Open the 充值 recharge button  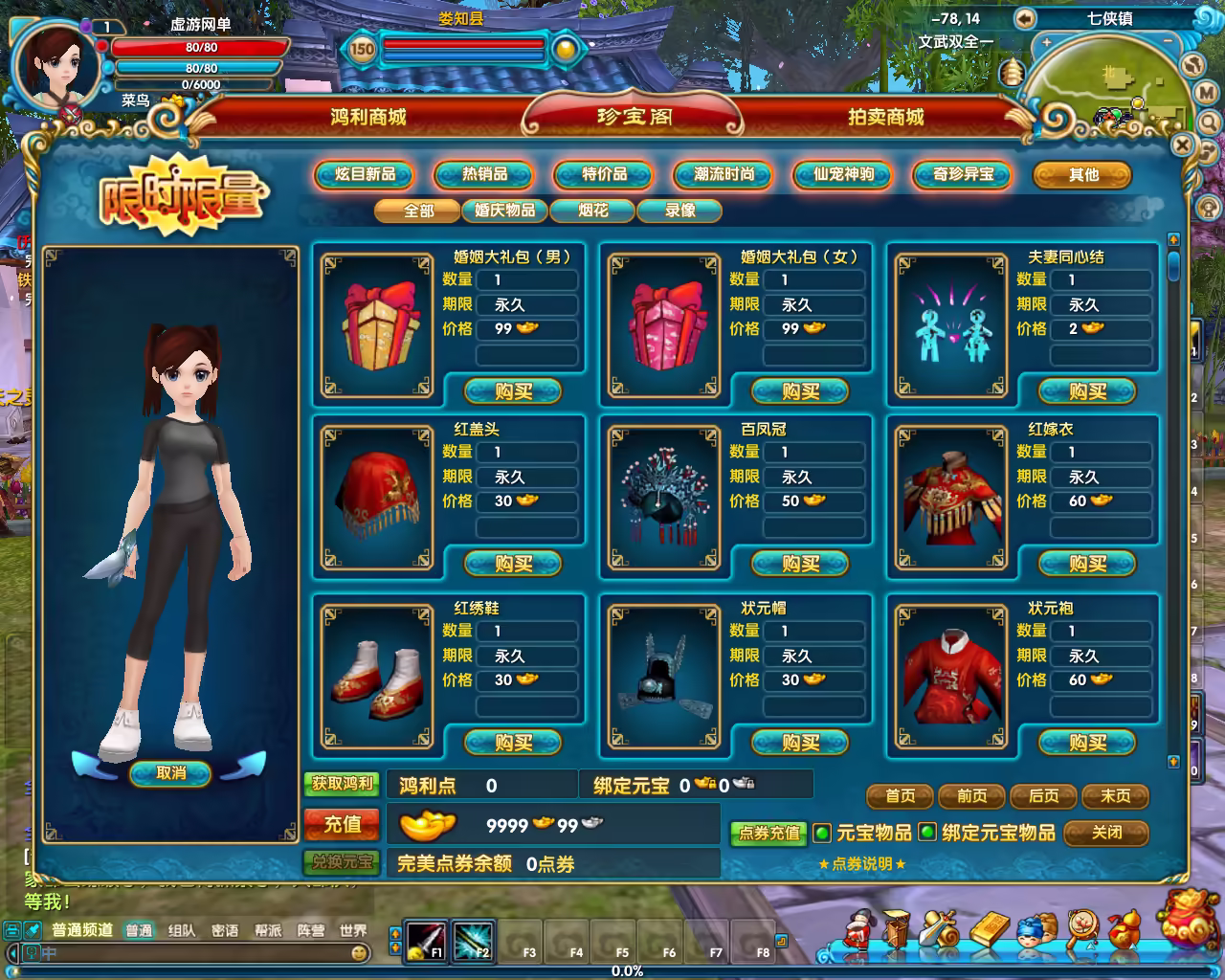coord(342,824)
